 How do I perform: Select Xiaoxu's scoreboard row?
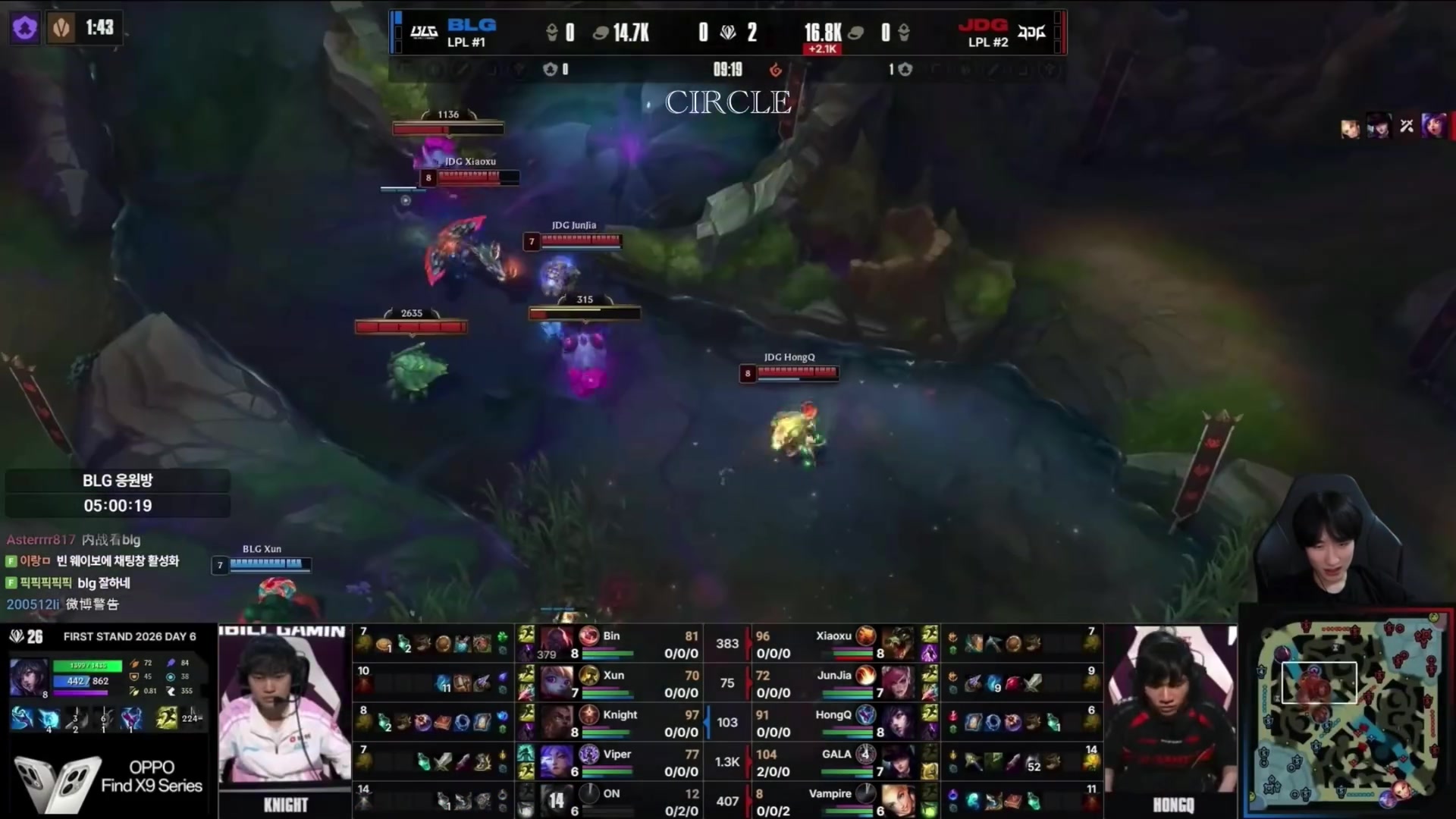(834, 644)
